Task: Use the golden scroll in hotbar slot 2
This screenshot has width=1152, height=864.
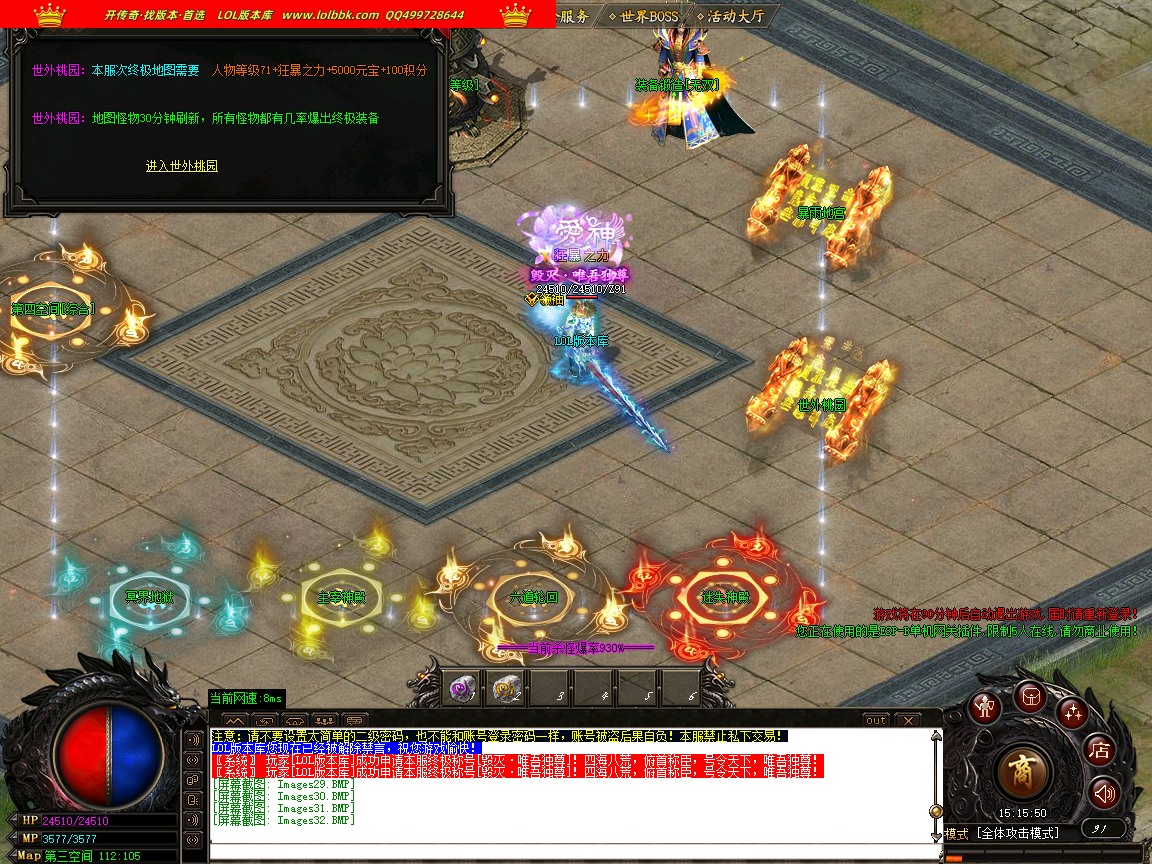Action: pos(505,687)
